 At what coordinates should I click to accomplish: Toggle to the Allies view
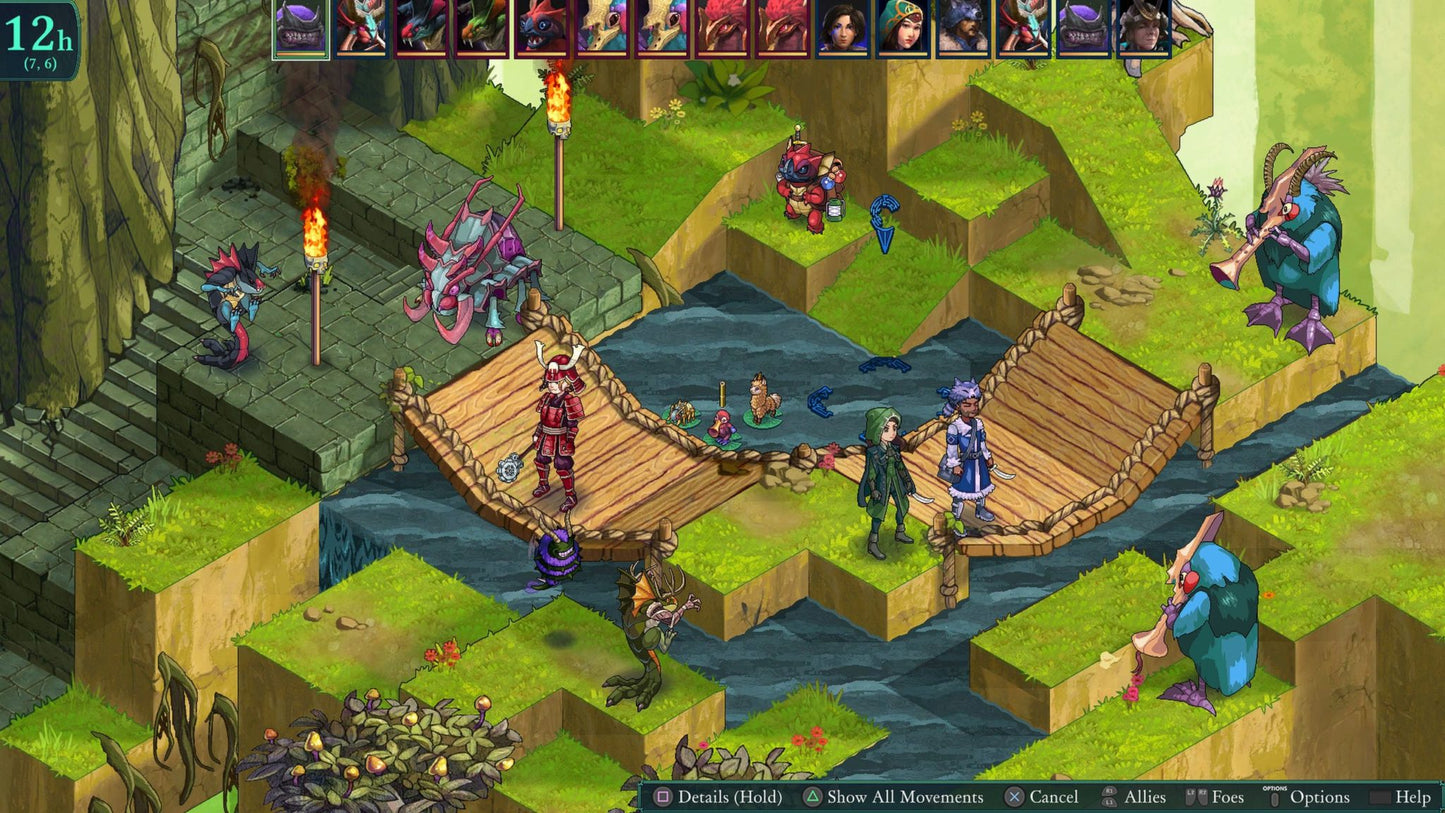coord(1144,797)
